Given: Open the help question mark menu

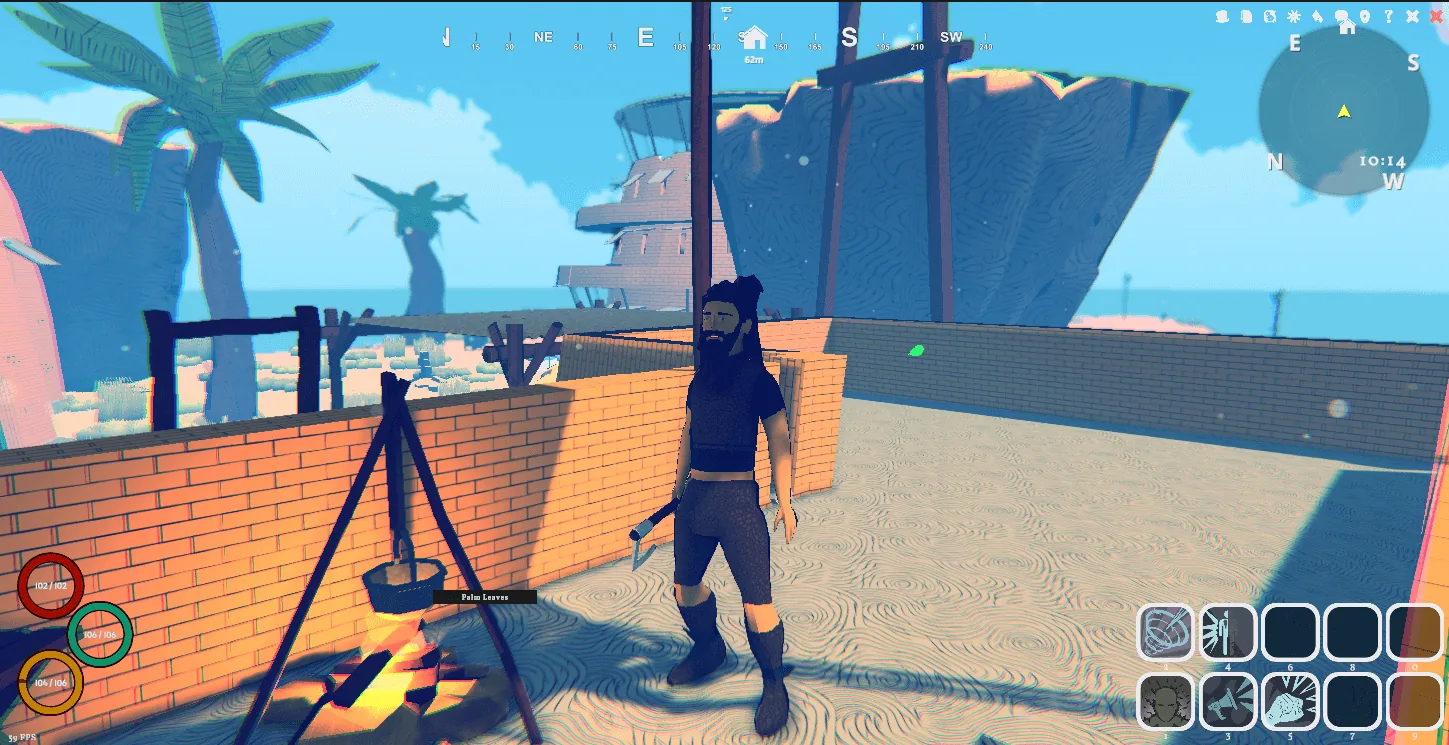Looking at the screenshot, I should [1389, 16].
